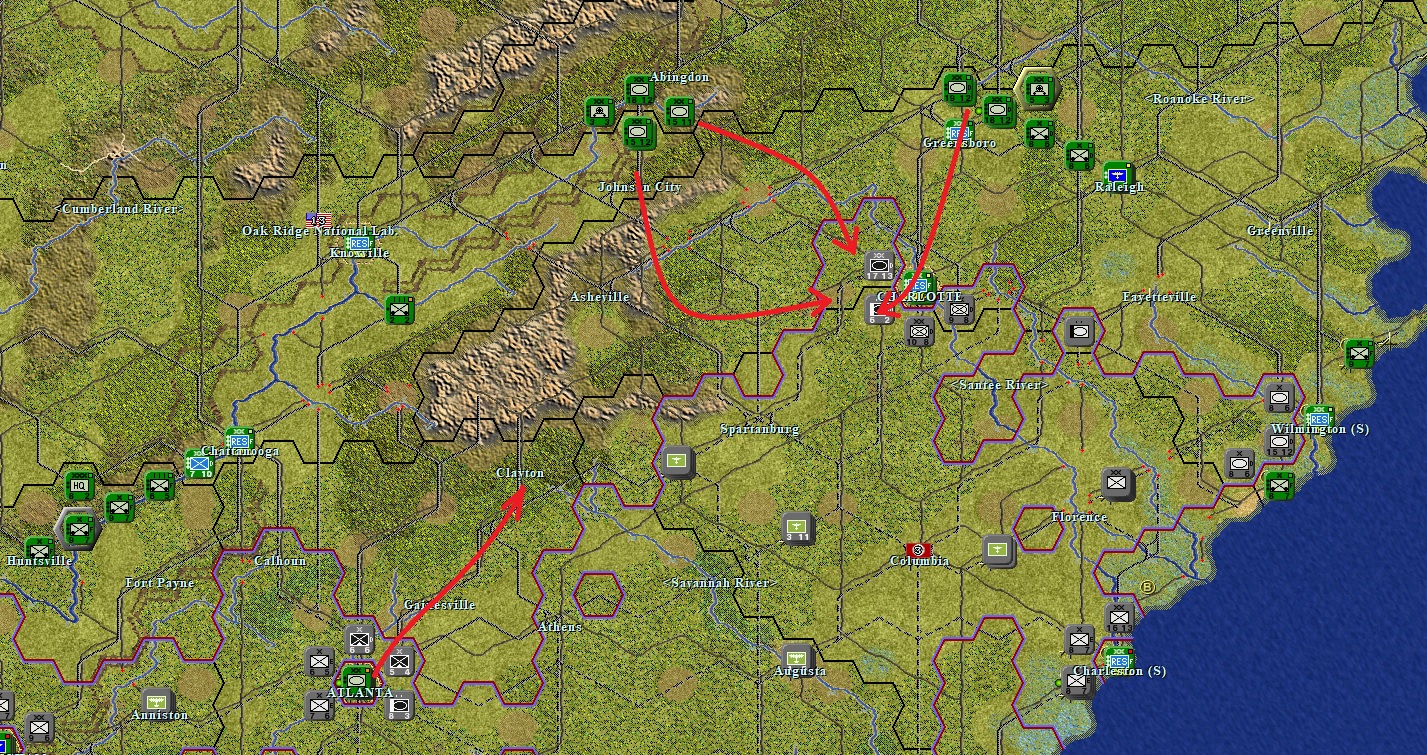Click the blue crossed unit counter at Chattanooga
Screen dimensions: 1427x755
[x=199, y=463]
